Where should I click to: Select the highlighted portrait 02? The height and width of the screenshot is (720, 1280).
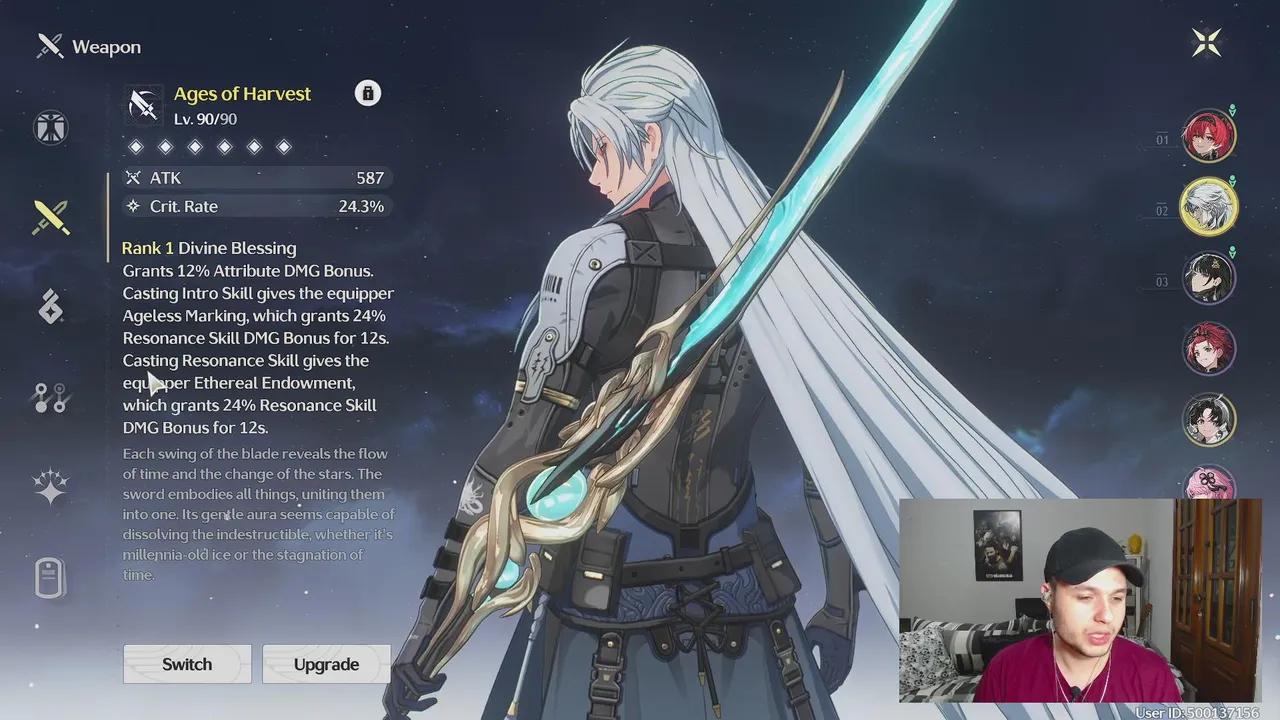(1209, 206)
